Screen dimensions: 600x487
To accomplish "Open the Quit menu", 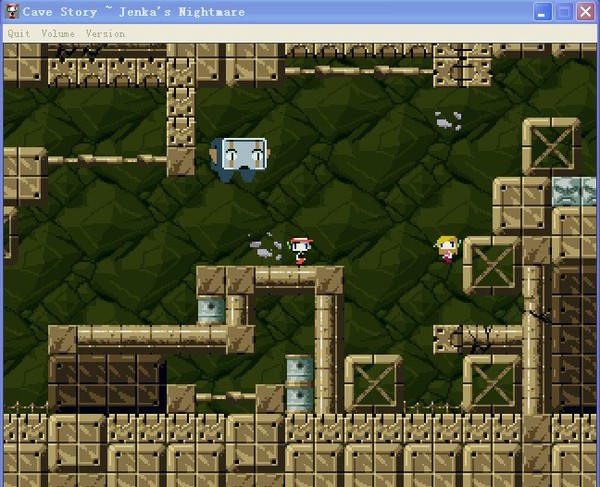I will [19, 33].
